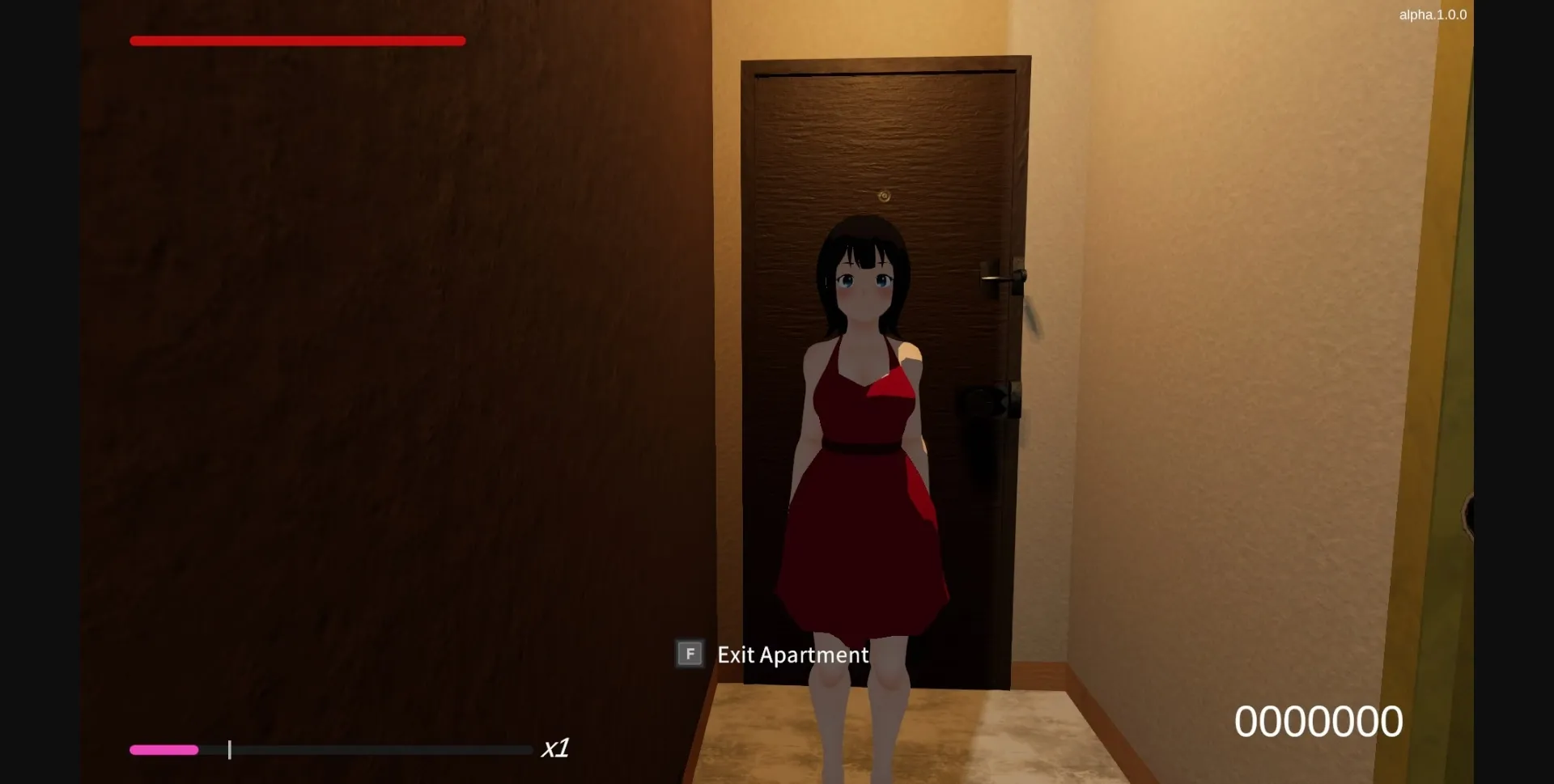The height and width of the screenshot is (784, 1554).
Task: Click the alpha.1.0.0 version label
Action: (x=1432, y=14)
